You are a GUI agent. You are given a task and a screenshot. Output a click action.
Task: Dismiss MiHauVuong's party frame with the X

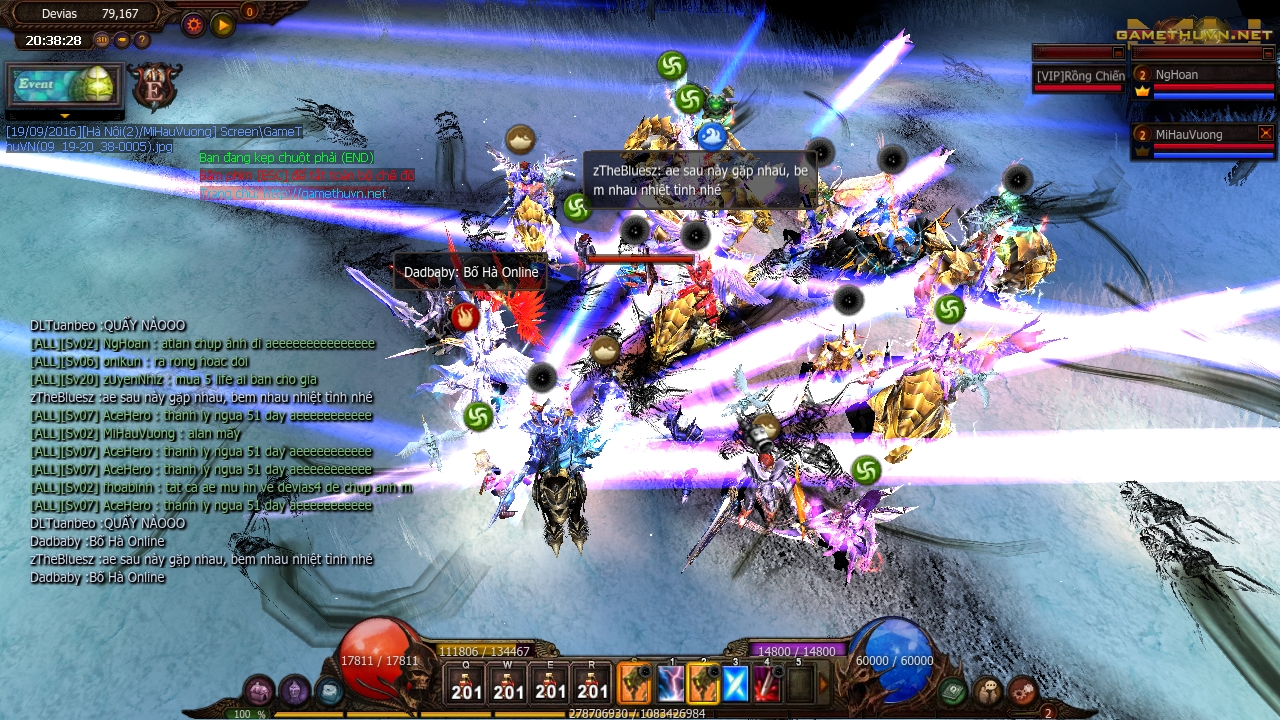point(1265,134)
